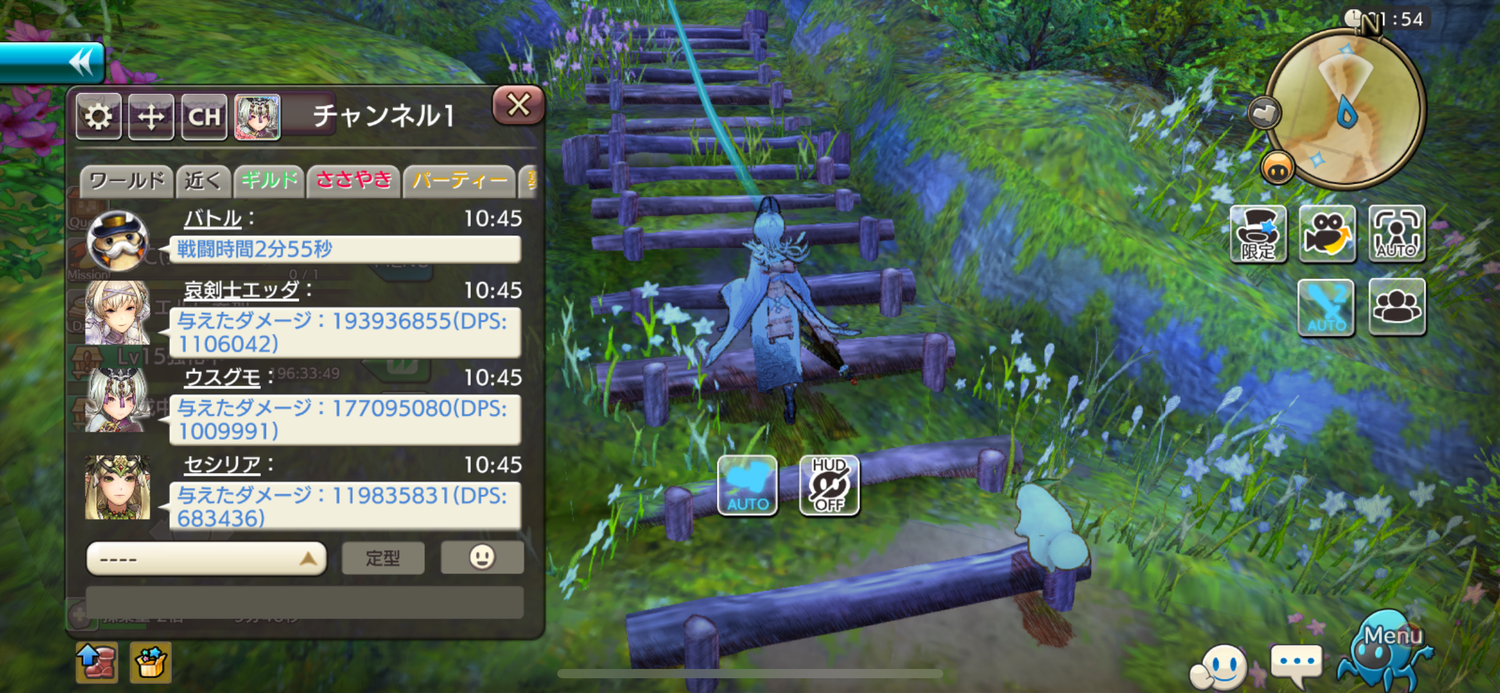Open chat settings gear
Viewport: 1500px width, 693px height.
point(98,117)
